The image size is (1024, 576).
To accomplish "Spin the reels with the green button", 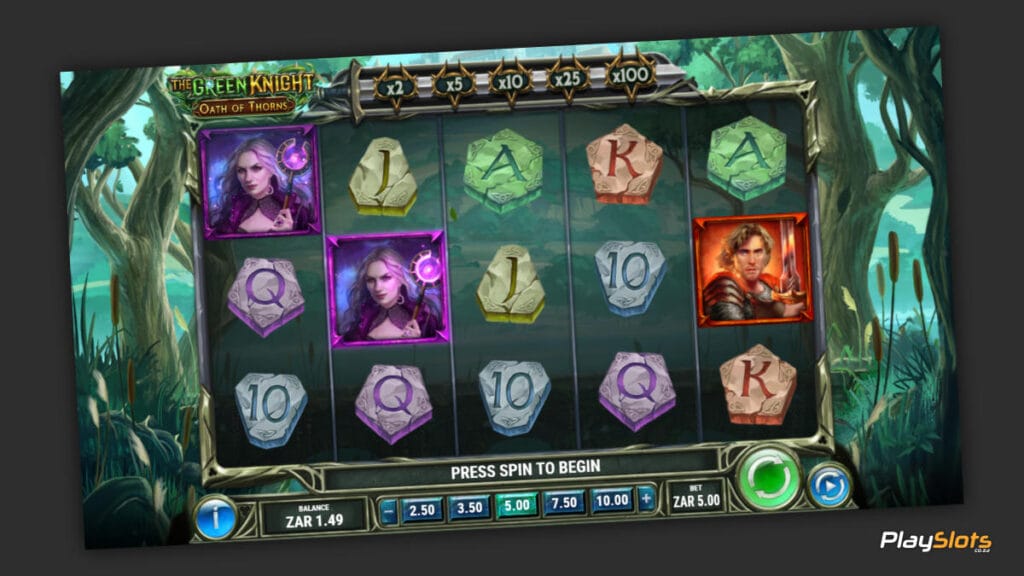I will point(770,479).
